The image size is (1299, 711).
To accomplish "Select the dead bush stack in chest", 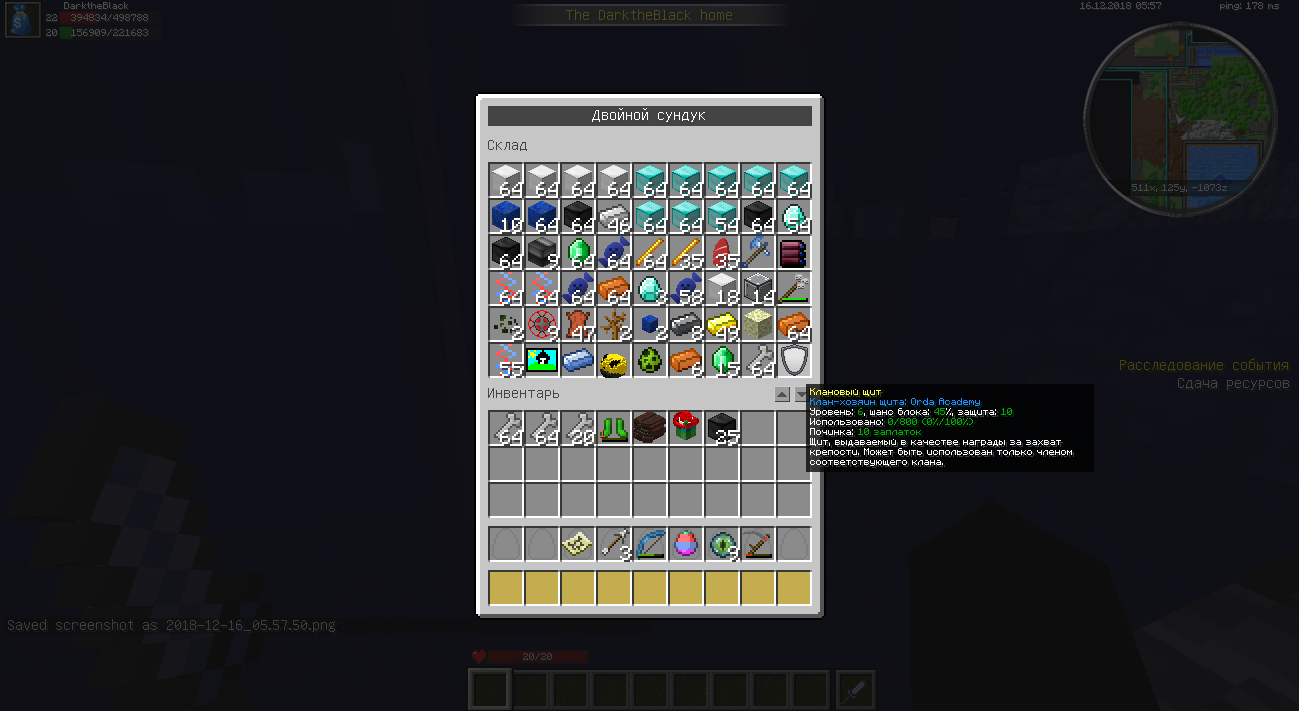I will click(614, 325).
